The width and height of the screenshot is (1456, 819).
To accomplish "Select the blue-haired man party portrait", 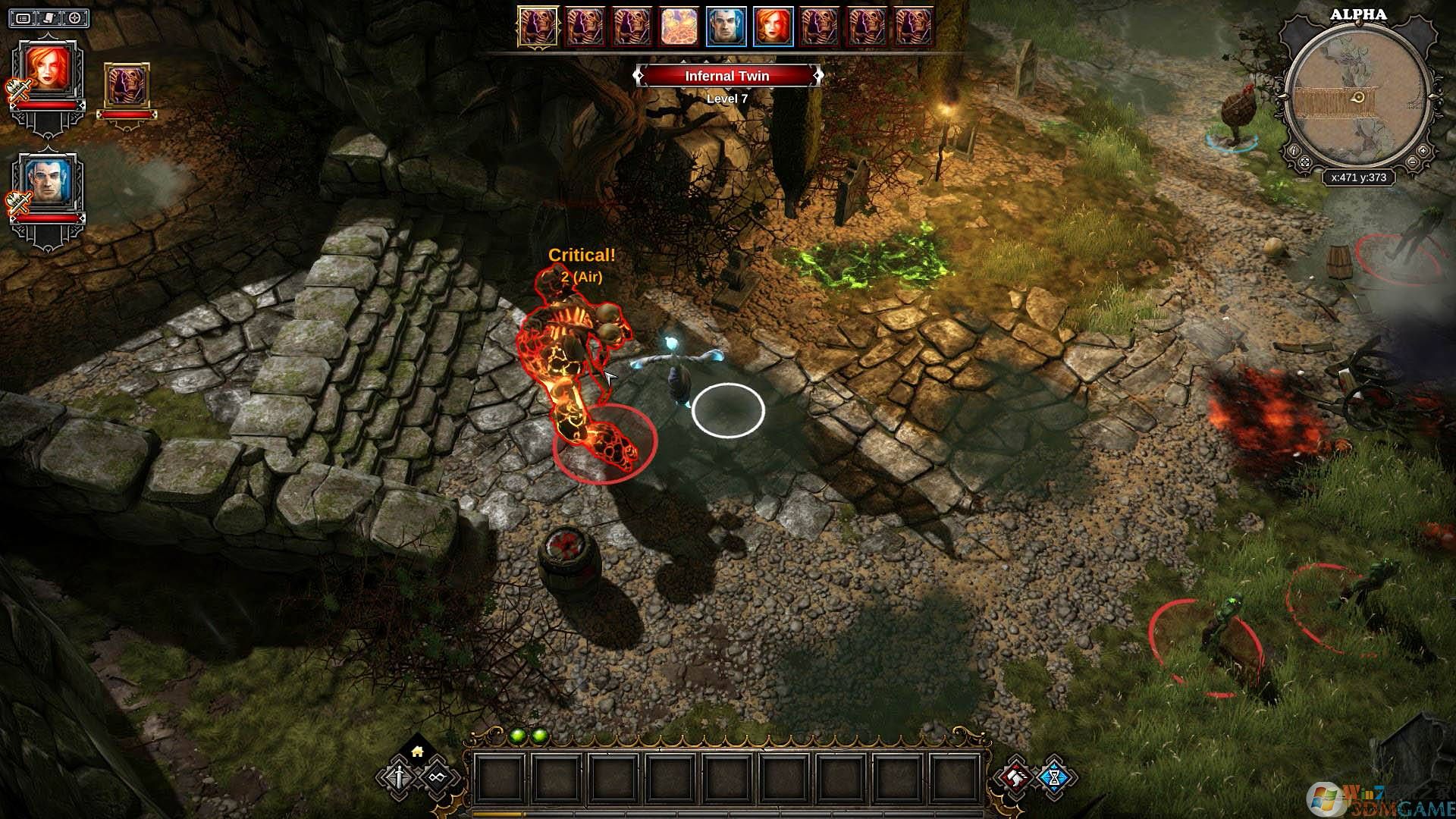I will pyautogui.click(x=49, y=182).
